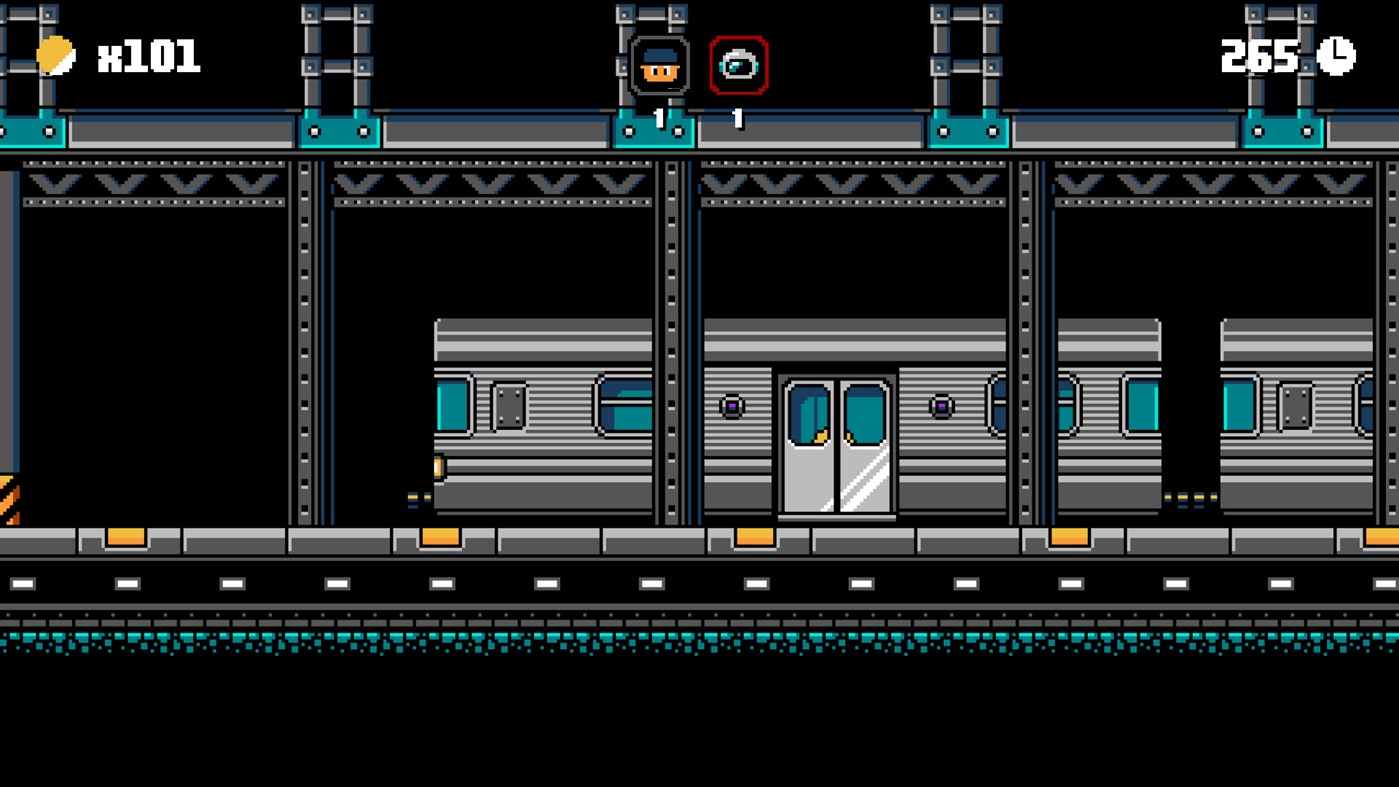Click the count badge under the character portrait
This screenshot has width=1399, height=787.
[x=658, y=117]
